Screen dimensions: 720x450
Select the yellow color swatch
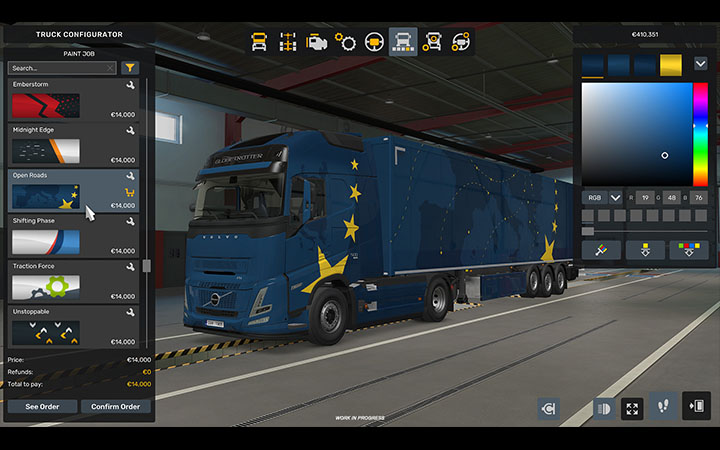point(670,65)
